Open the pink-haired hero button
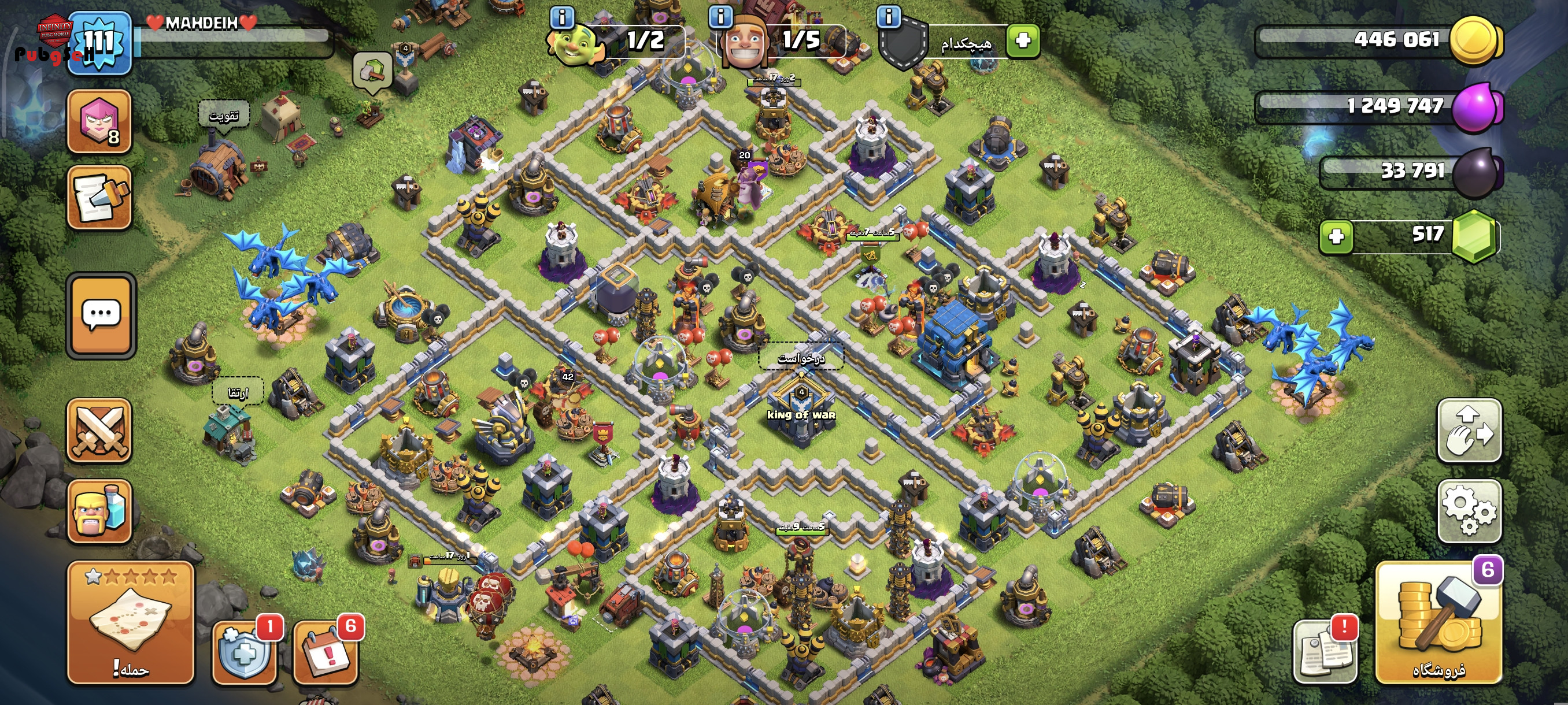The width and height of the screenshot is (1568, 705). [99, 120]
